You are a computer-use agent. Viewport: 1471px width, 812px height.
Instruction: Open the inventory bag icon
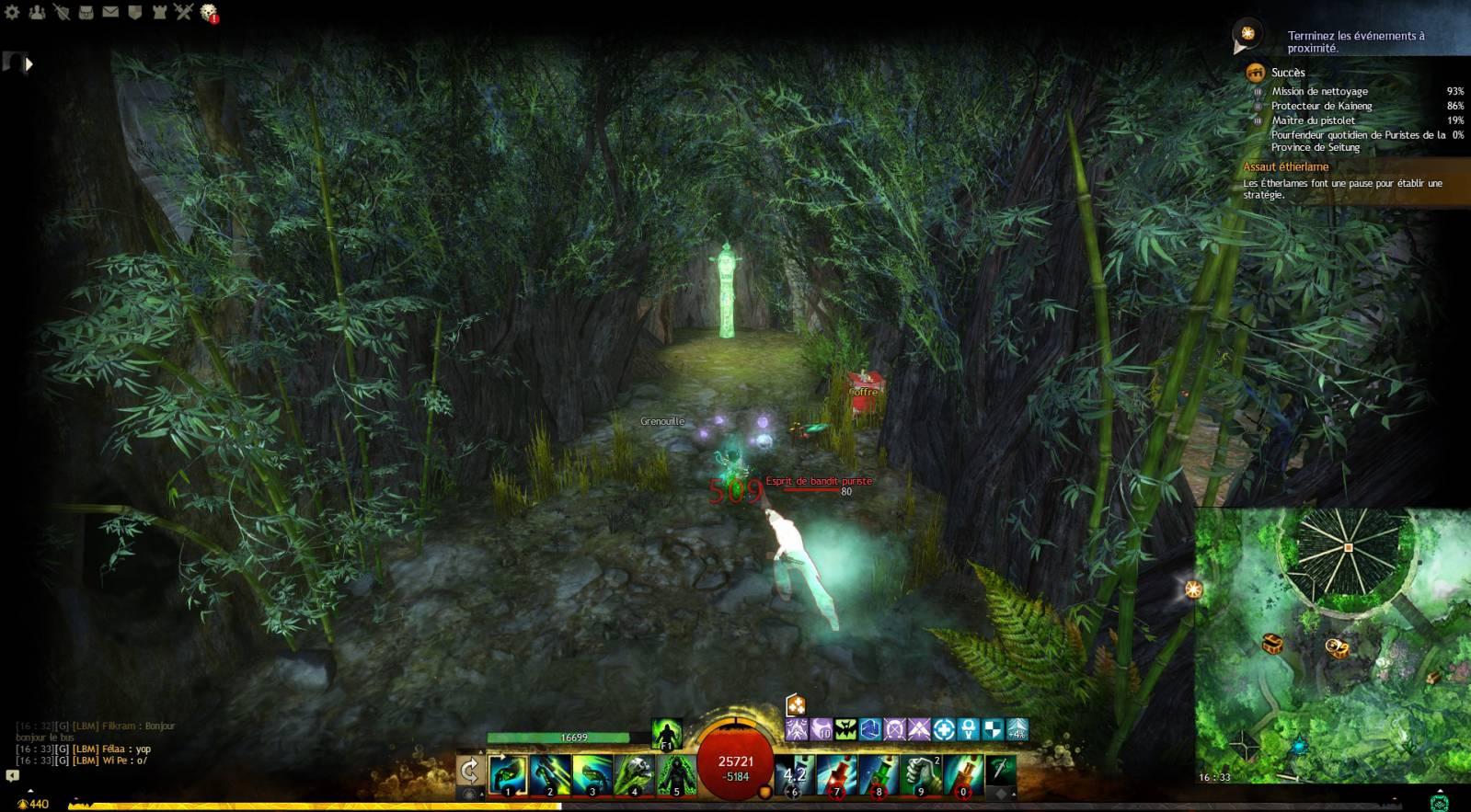86,13
